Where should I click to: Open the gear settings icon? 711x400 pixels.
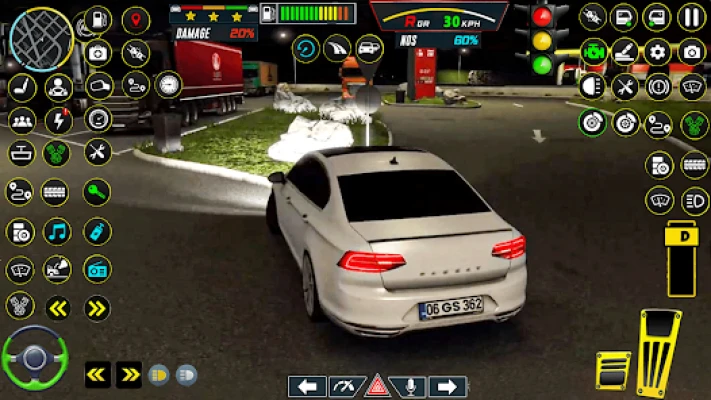tap(657, 52)
